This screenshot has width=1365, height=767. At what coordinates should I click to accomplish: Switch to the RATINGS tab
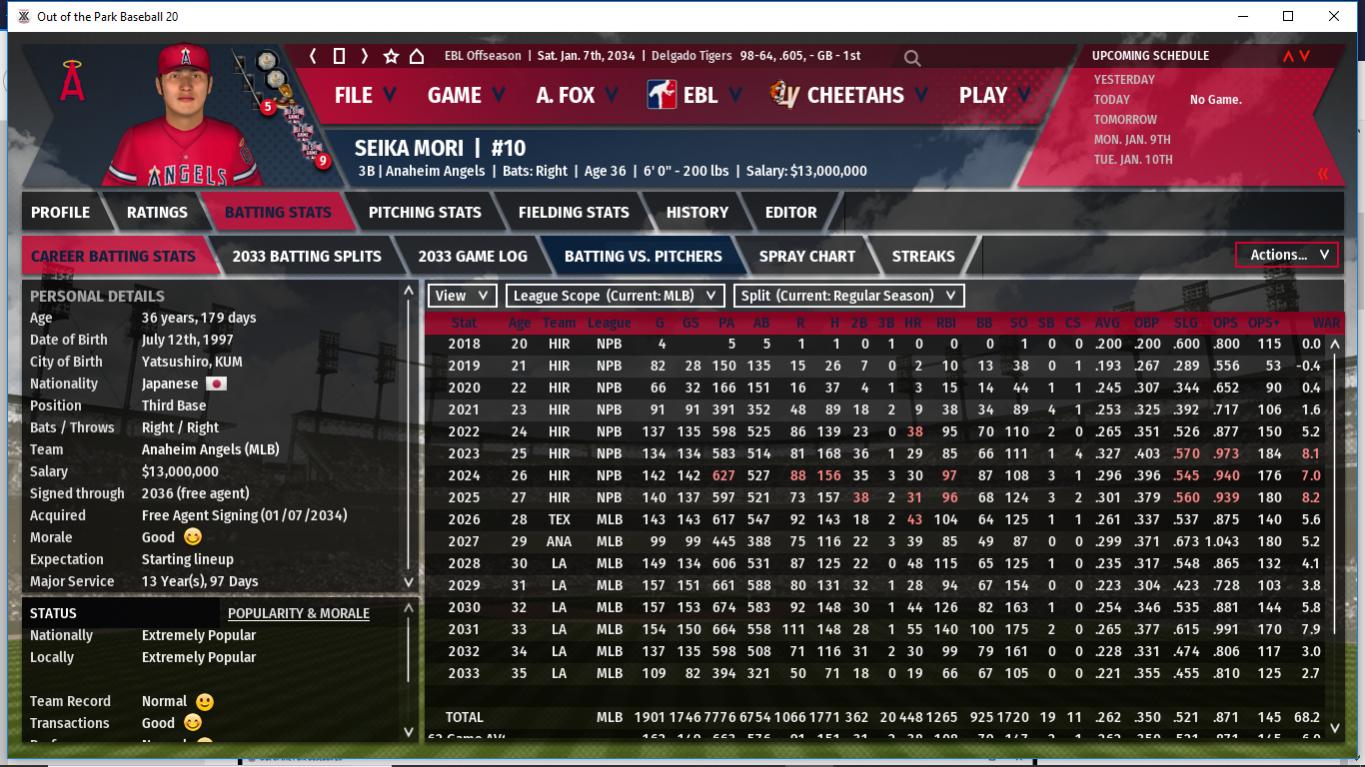coord(157,212)
